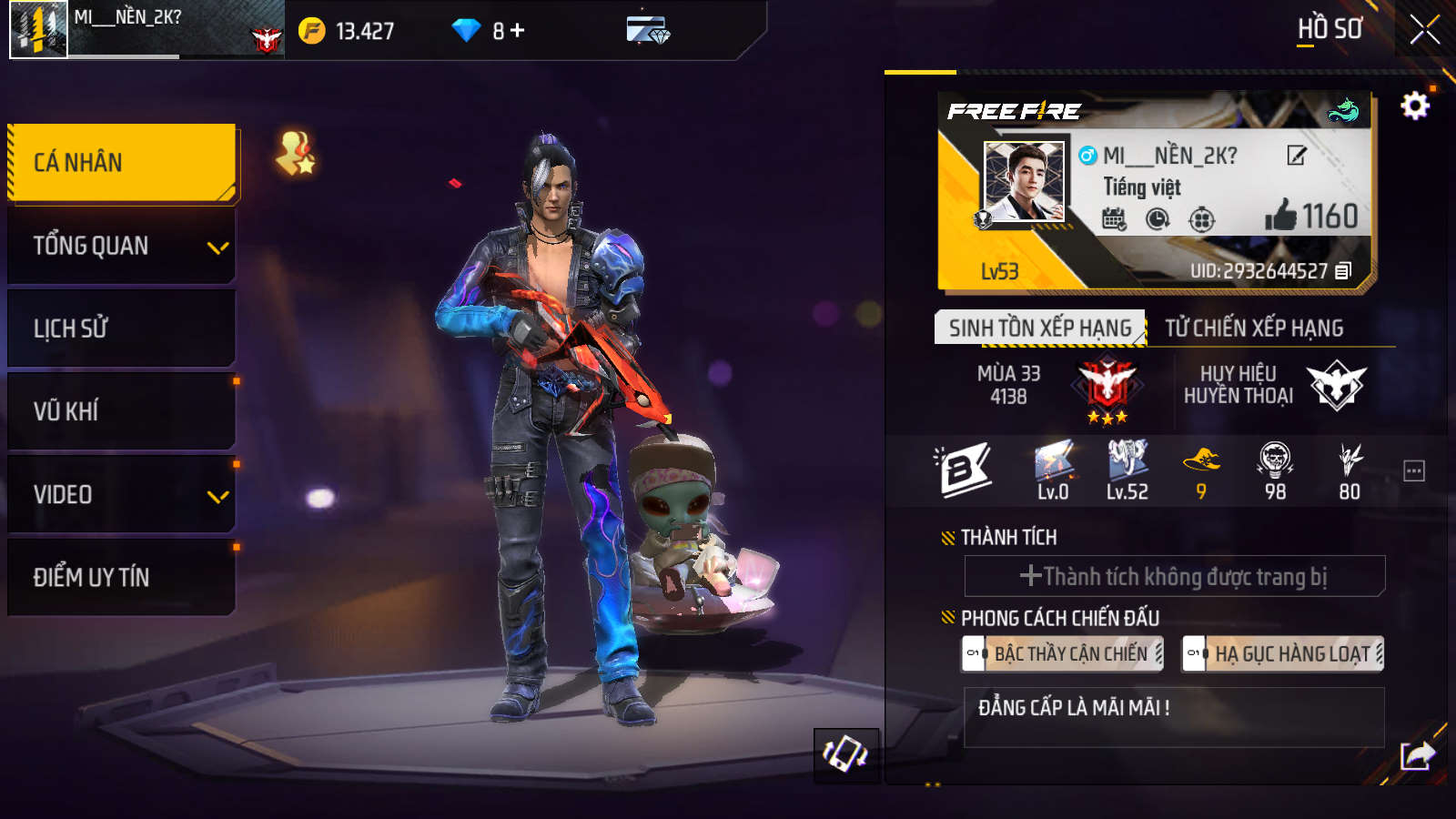Select the CÁ NHÂN menu entry
1456x819 pixels.
[x=121, y=162]
